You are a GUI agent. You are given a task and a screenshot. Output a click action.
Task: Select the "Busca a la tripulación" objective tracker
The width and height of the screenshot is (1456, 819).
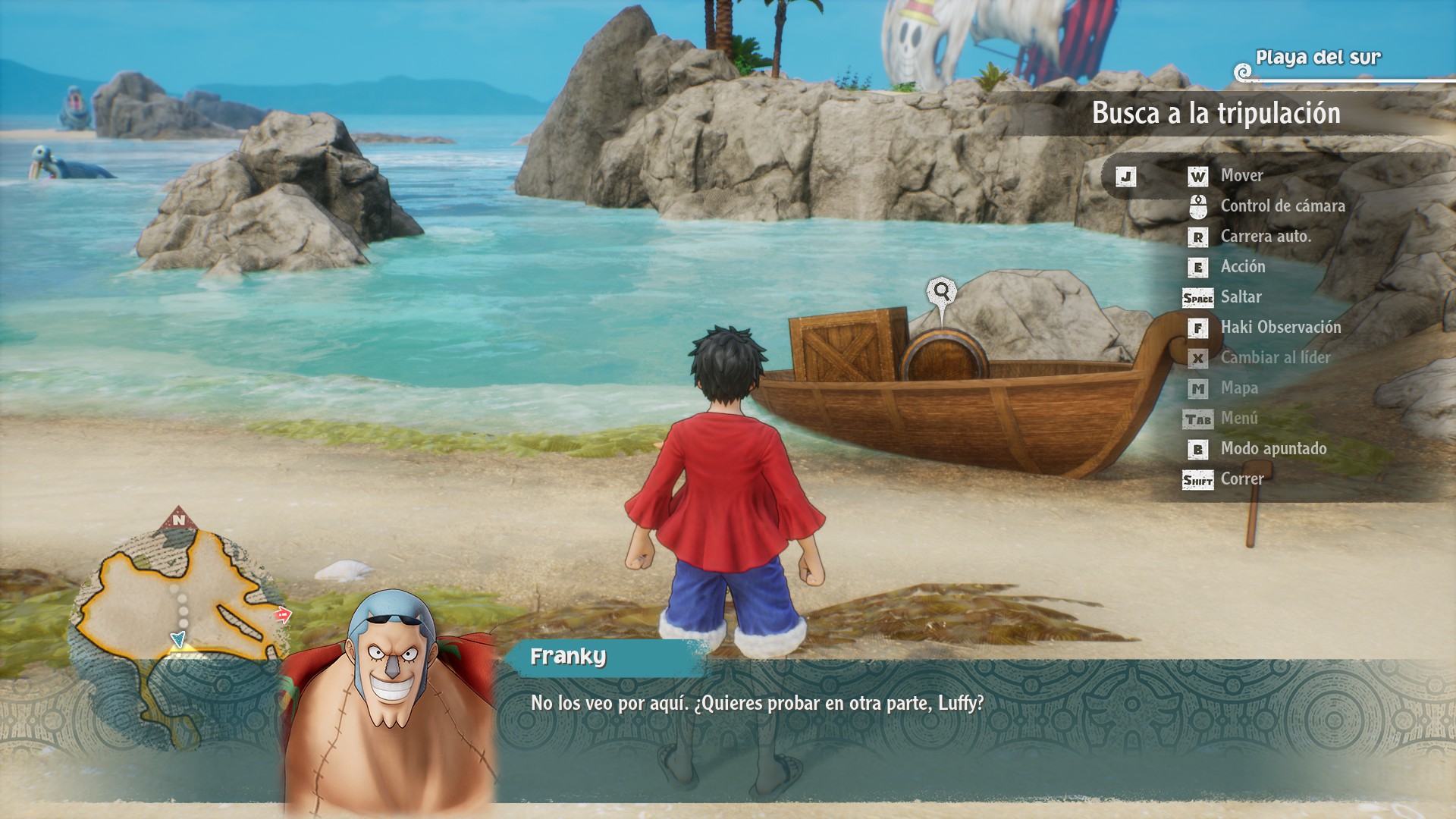click(1216, 114)
